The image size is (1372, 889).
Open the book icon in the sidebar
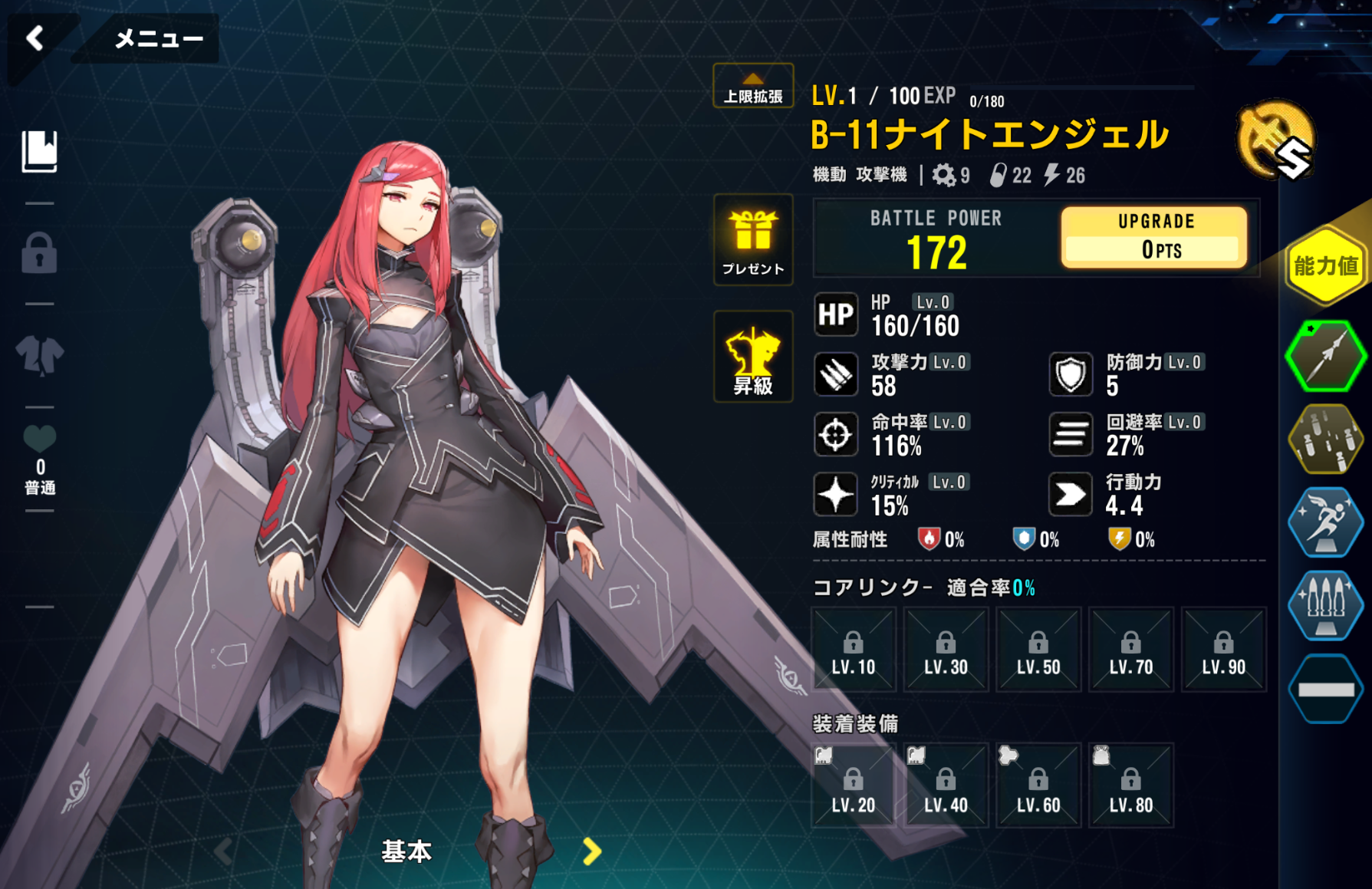(x=39, y=150)
